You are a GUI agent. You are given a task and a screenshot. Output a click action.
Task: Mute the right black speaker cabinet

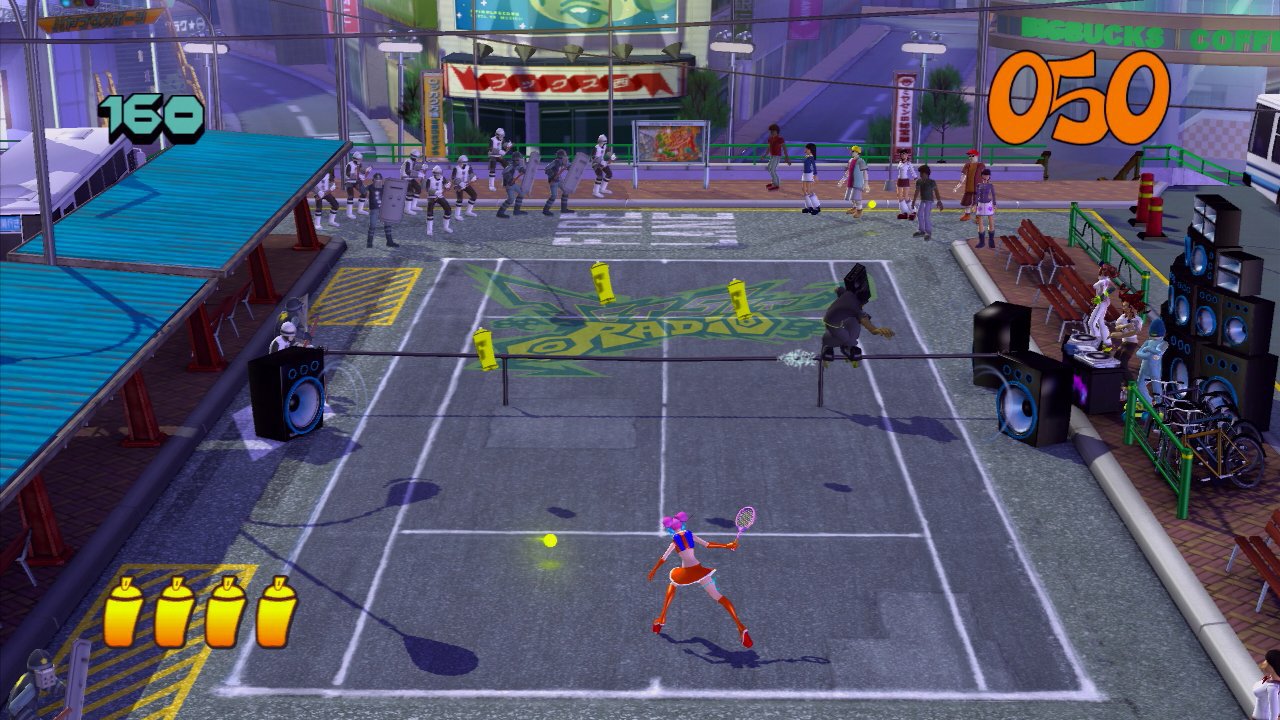[x=1020, y=400]
